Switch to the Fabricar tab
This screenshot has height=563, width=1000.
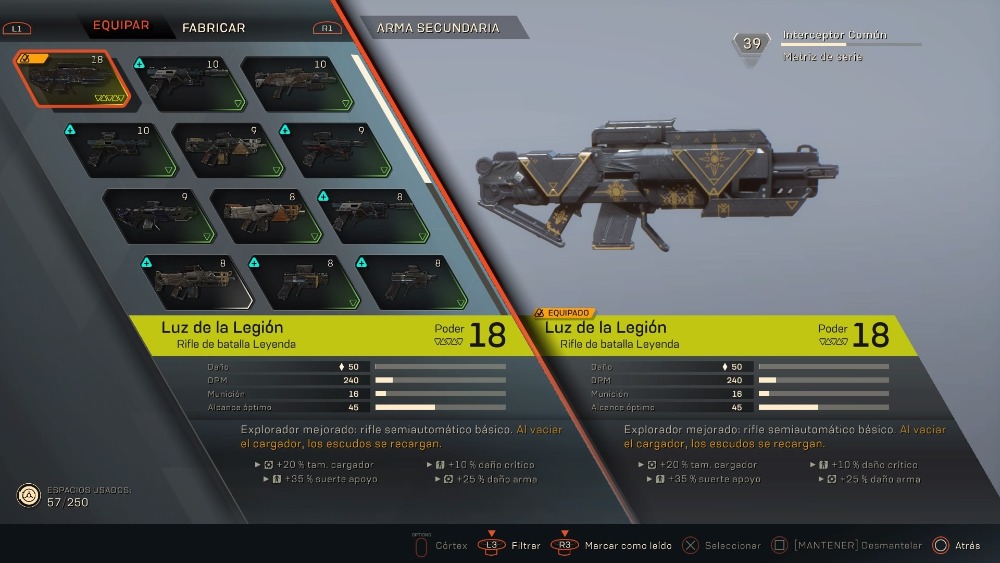click(213, 27)
